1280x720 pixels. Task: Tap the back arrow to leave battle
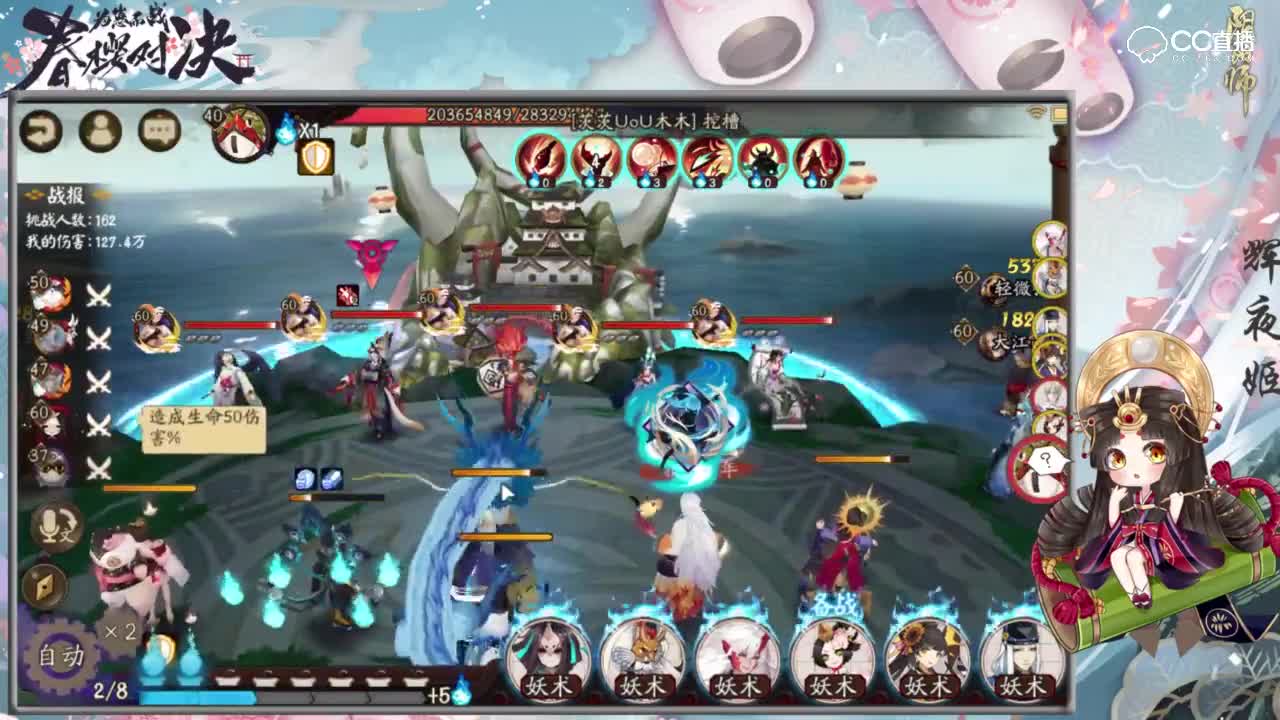coord(40,131)
